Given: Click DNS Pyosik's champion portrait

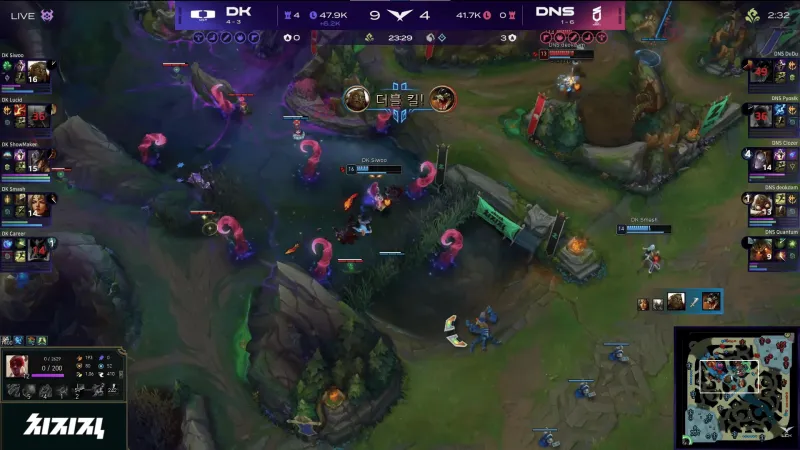Looking at the screenshot, I should click(x=760, y=118).
